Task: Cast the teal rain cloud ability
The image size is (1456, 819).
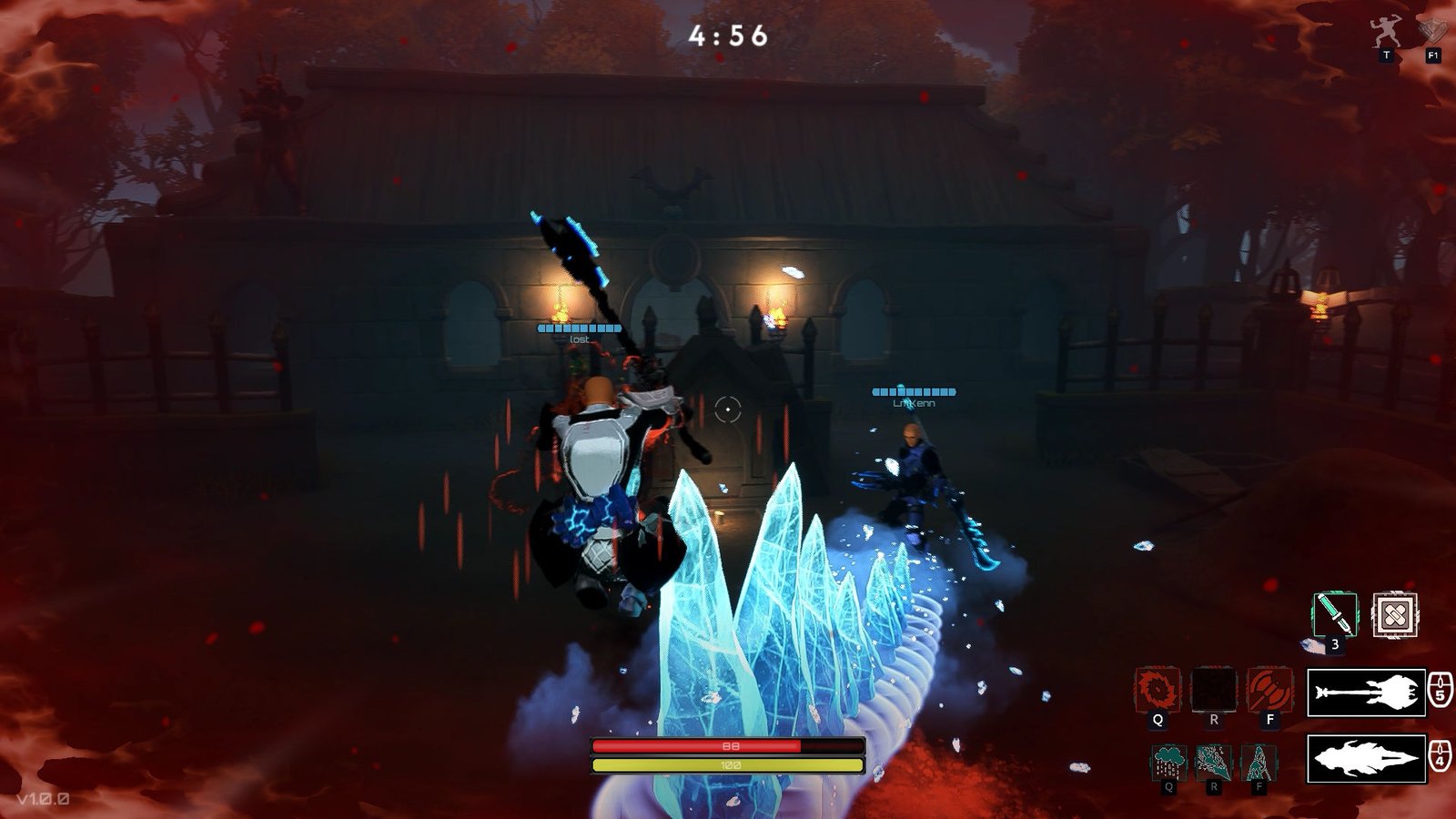Action: (1168, 762)
